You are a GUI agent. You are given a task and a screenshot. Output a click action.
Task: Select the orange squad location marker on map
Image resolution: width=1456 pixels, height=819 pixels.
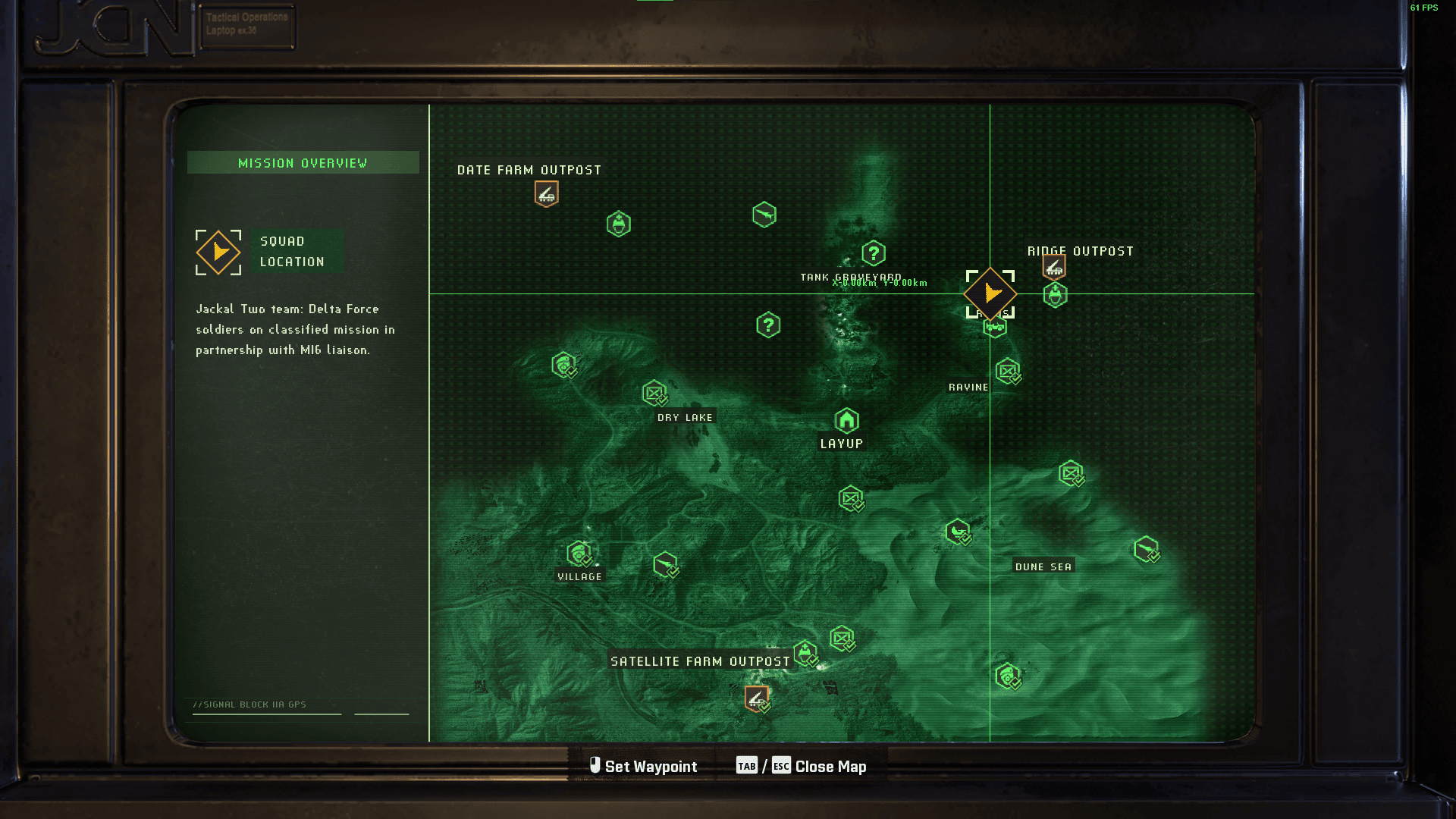[990, 293]
